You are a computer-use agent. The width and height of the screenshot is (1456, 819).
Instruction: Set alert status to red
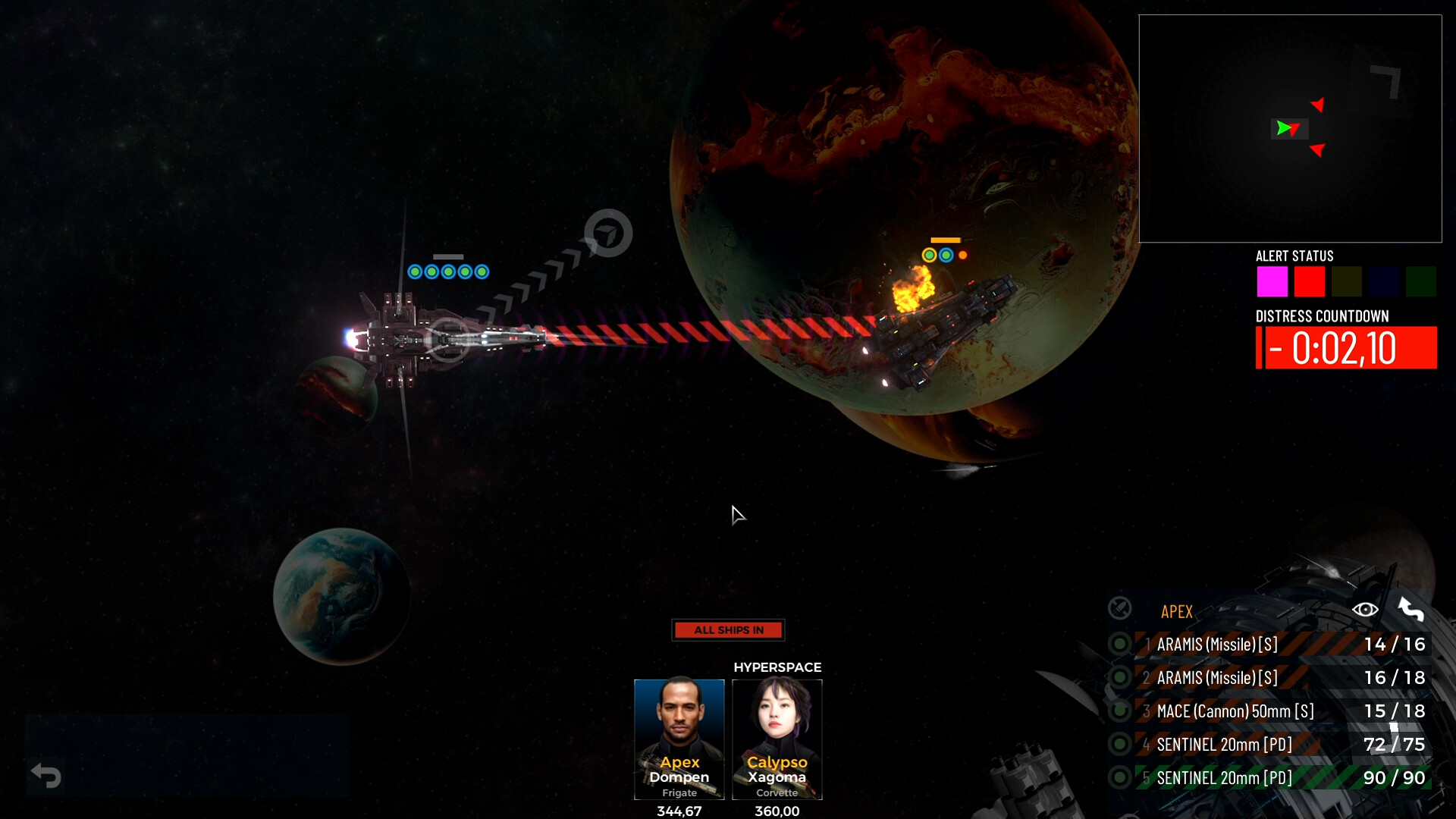click(1309, 281)
